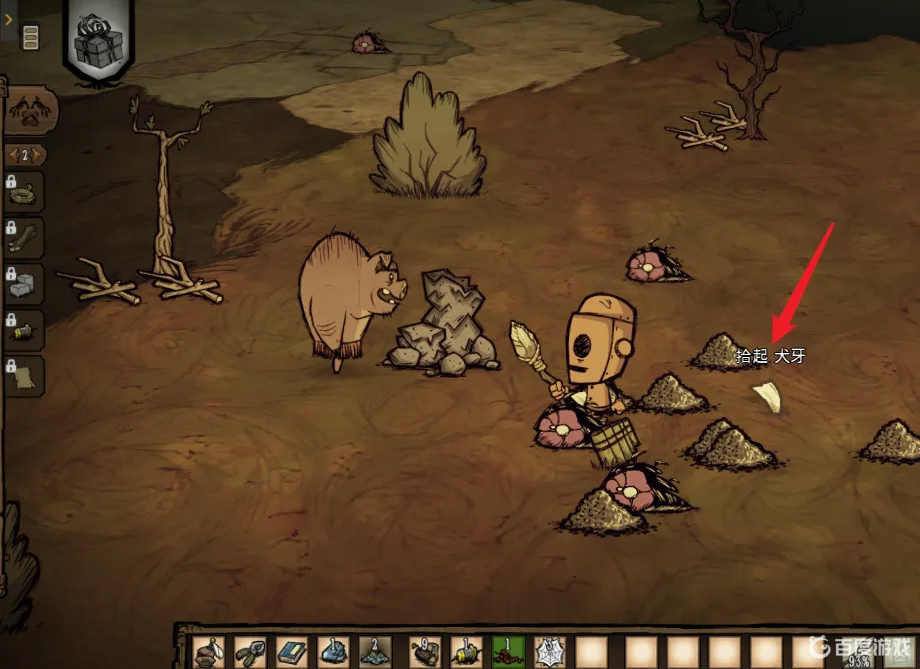The height and width of the screenshot is (669, 920).
Task: Craft the locked rope recipe
Action: point(26,190)
